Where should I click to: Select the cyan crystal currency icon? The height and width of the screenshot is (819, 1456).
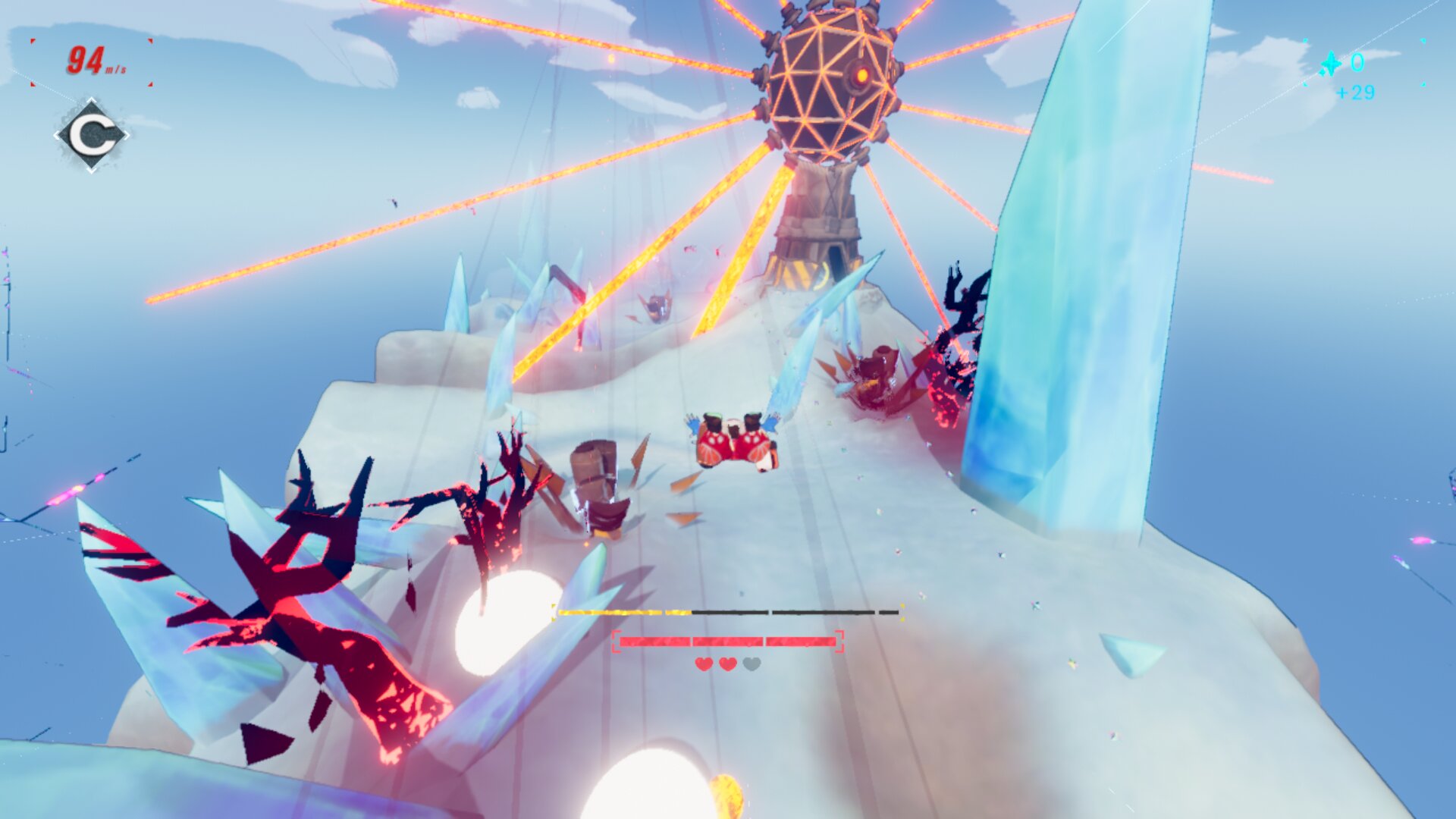coord(1331,63)
